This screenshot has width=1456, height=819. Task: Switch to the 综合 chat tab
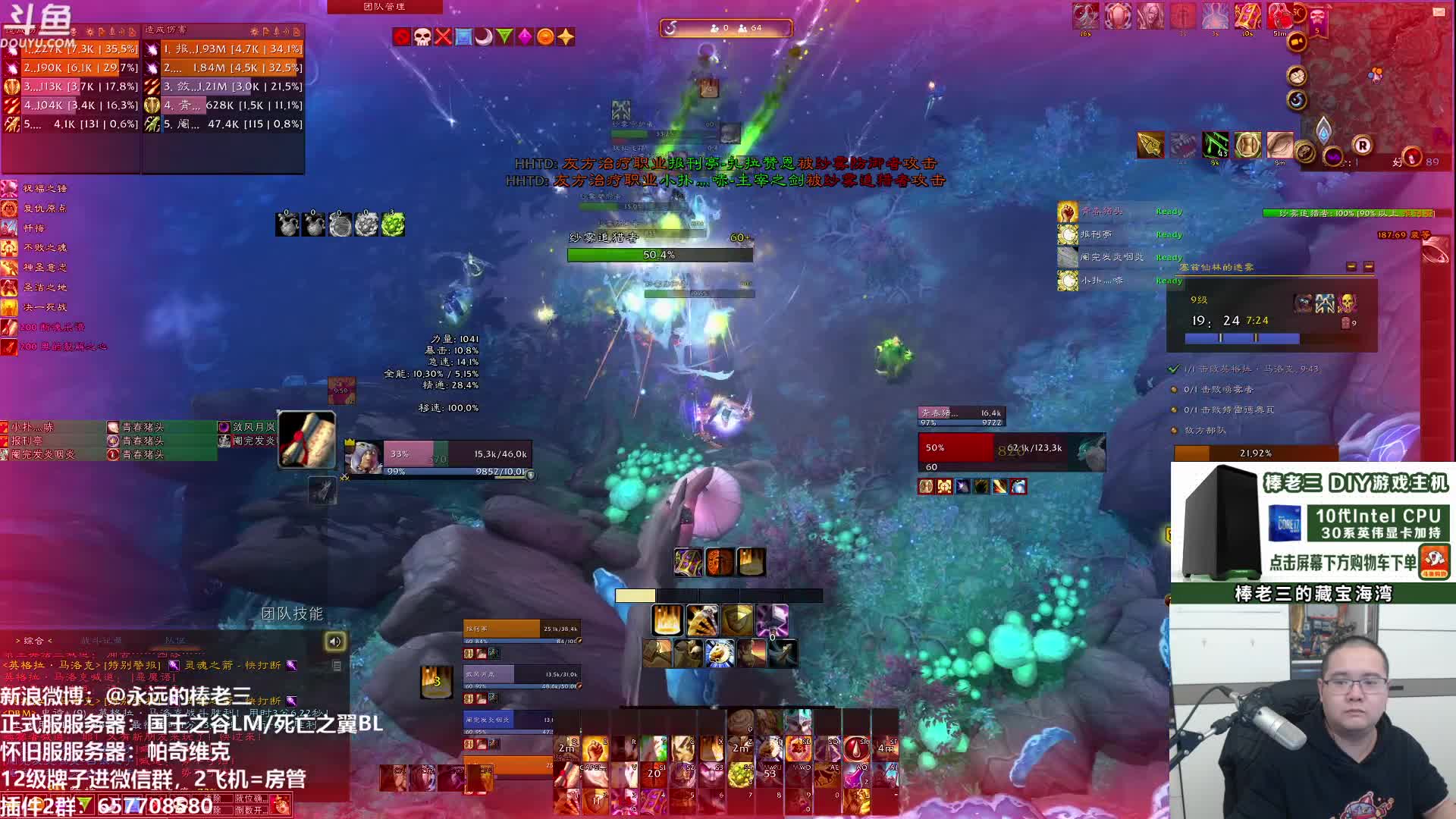click(x=34, y=641)
